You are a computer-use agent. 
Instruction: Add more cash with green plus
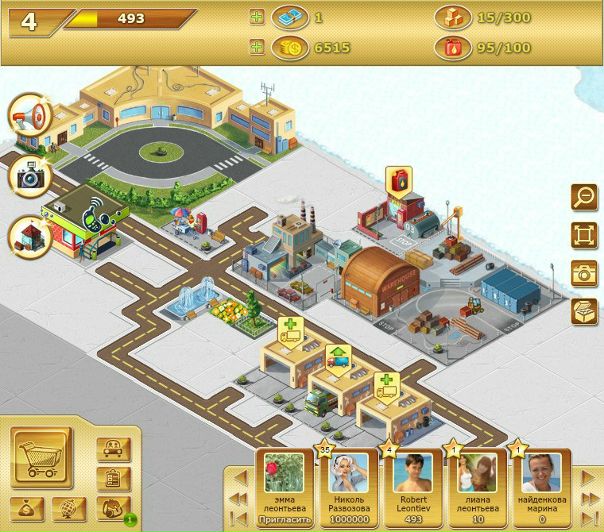[257, 18]
